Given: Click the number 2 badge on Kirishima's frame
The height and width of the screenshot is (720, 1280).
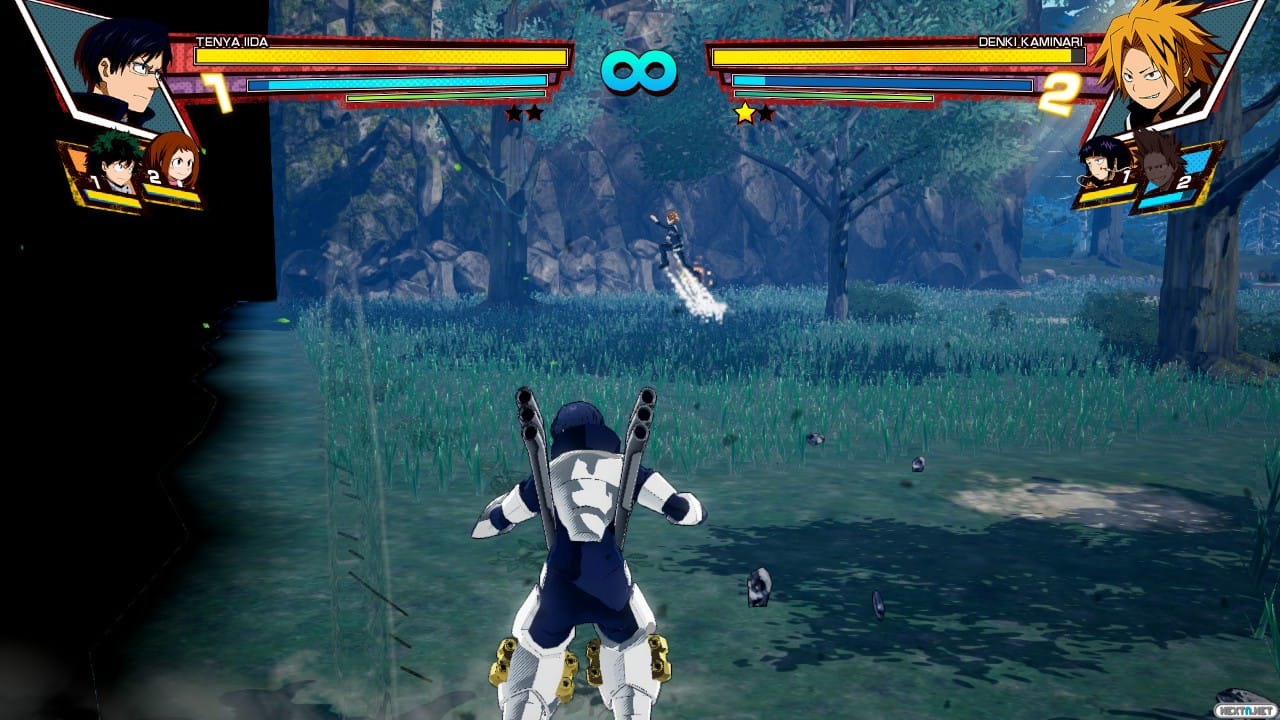Looking at the screenshot, I should click(1185, 181).
